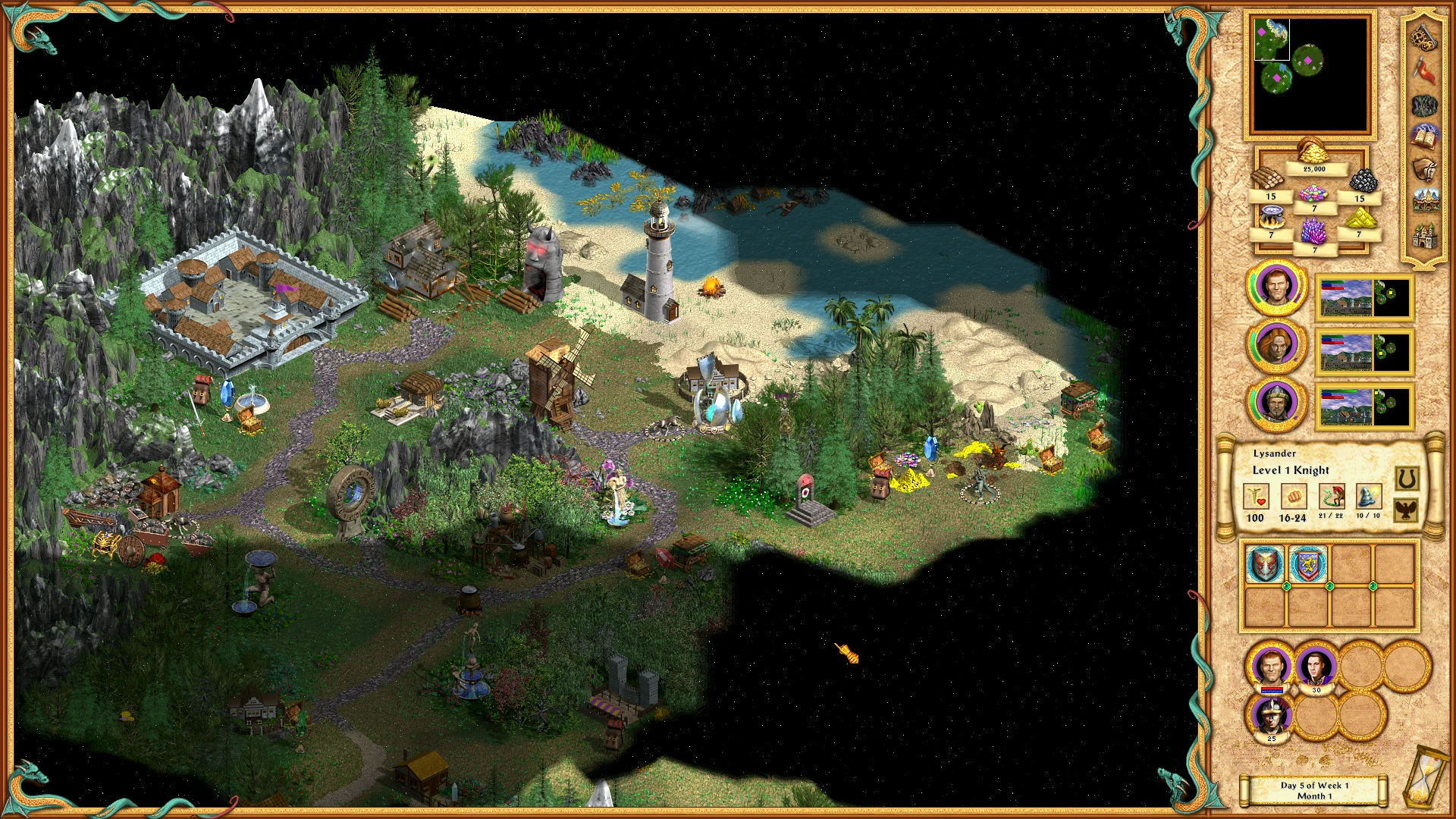The height and width of the screenshot is (819, 1456).
Task: Select the purple-robed unit stack of 30
Action: [1316, 667]
